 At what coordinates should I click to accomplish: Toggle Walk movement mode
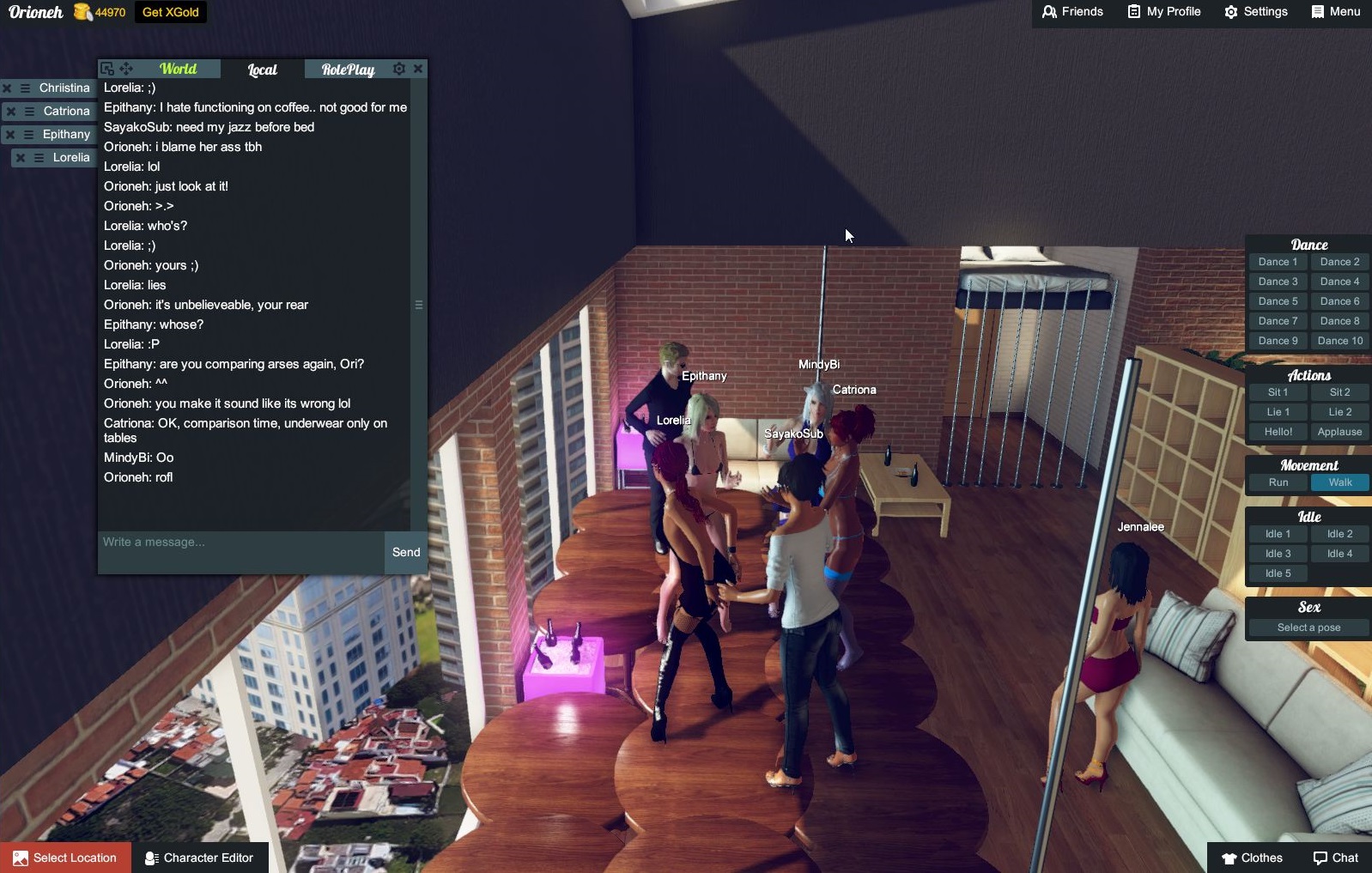pos(1339,482)
